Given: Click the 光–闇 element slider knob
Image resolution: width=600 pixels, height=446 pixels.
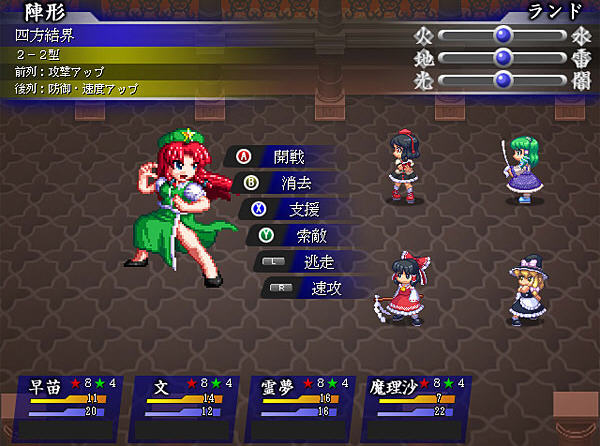Looking at the screenshot, I should (x=503, y=80).
